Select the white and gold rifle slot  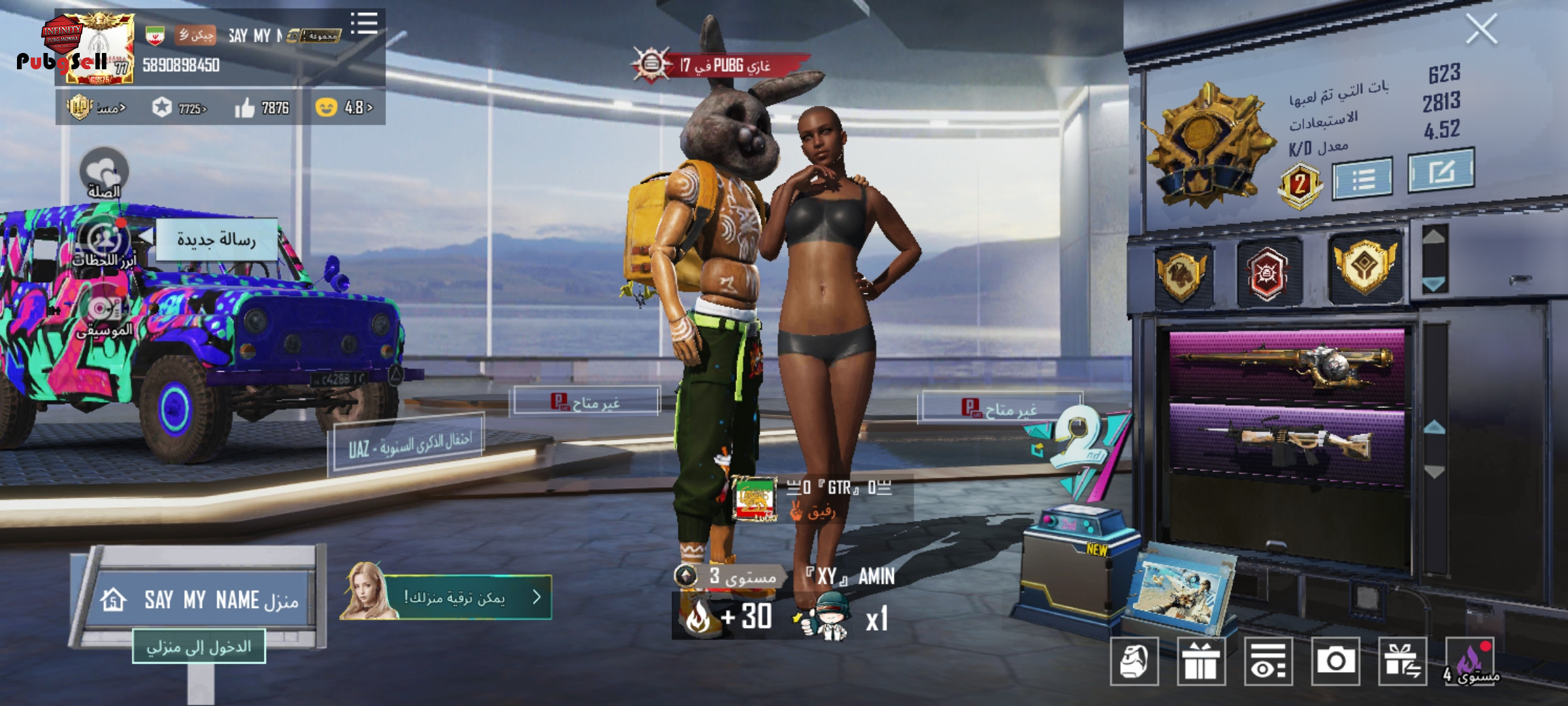1286,439
